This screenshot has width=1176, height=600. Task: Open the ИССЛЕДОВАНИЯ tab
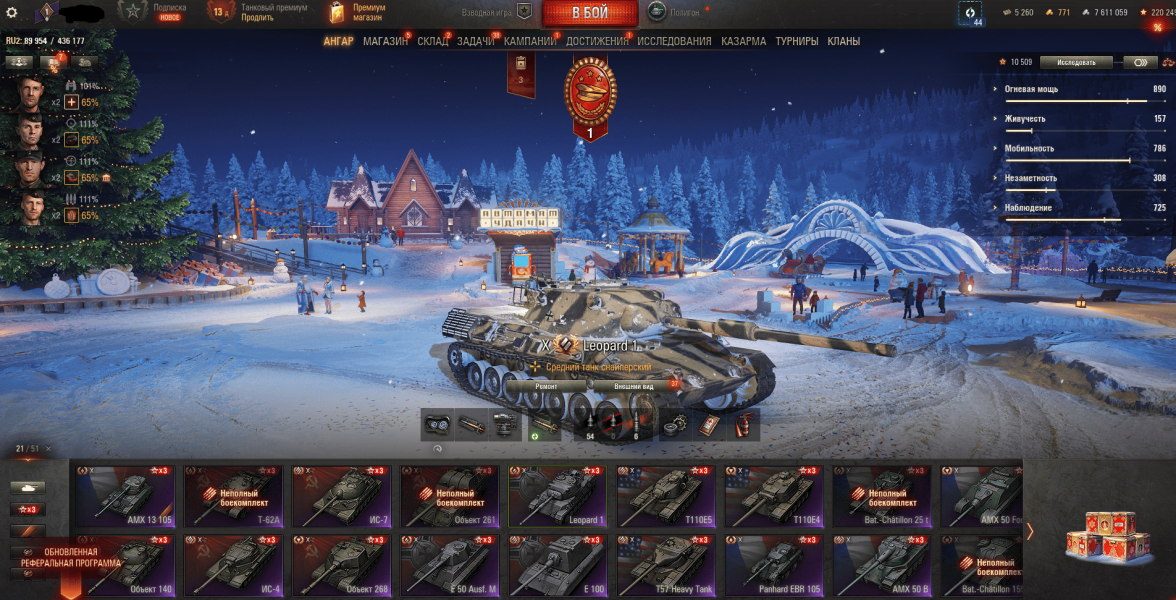click(x=674, y=41)
